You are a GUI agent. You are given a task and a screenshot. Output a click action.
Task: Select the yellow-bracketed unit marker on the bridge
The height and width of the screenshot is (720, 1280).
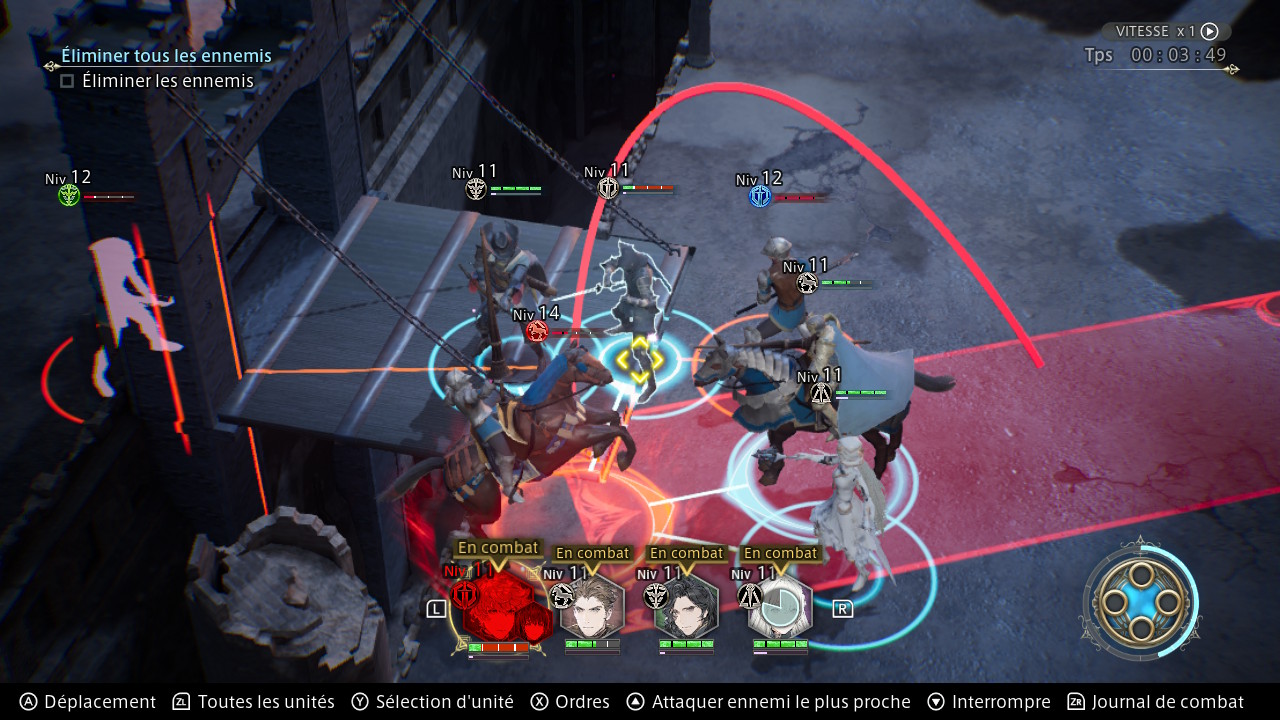[x=639, y=359]
